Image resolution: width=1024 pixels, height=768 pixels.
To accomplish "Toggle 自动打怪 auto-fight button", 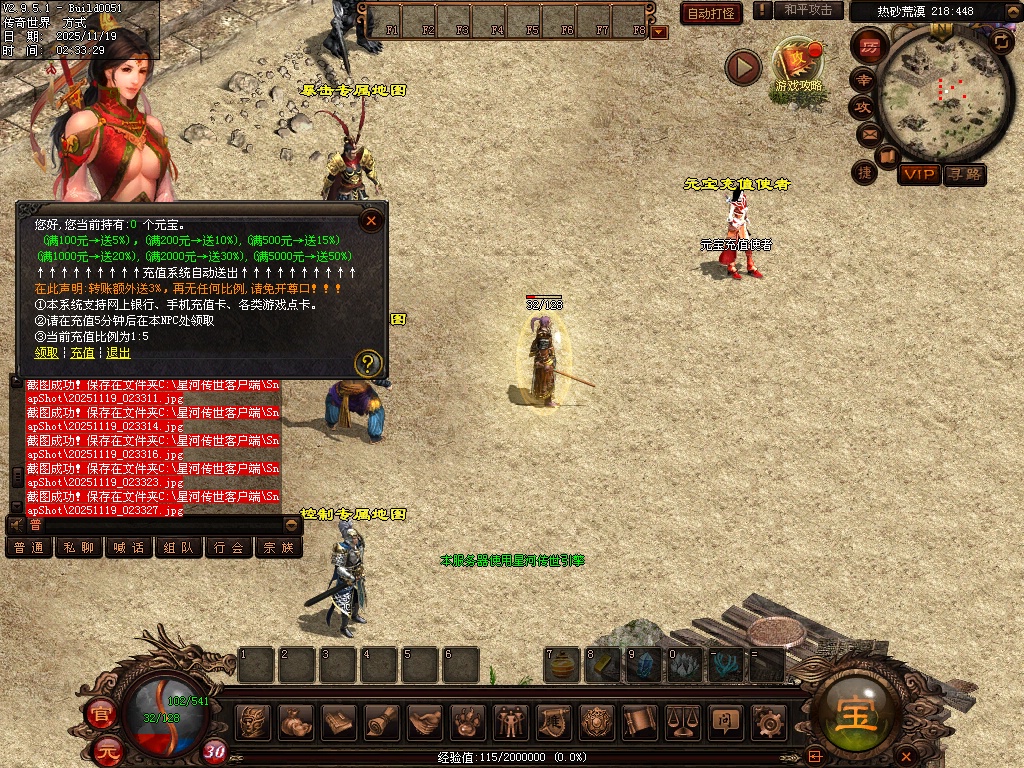I will click(711, 13).
